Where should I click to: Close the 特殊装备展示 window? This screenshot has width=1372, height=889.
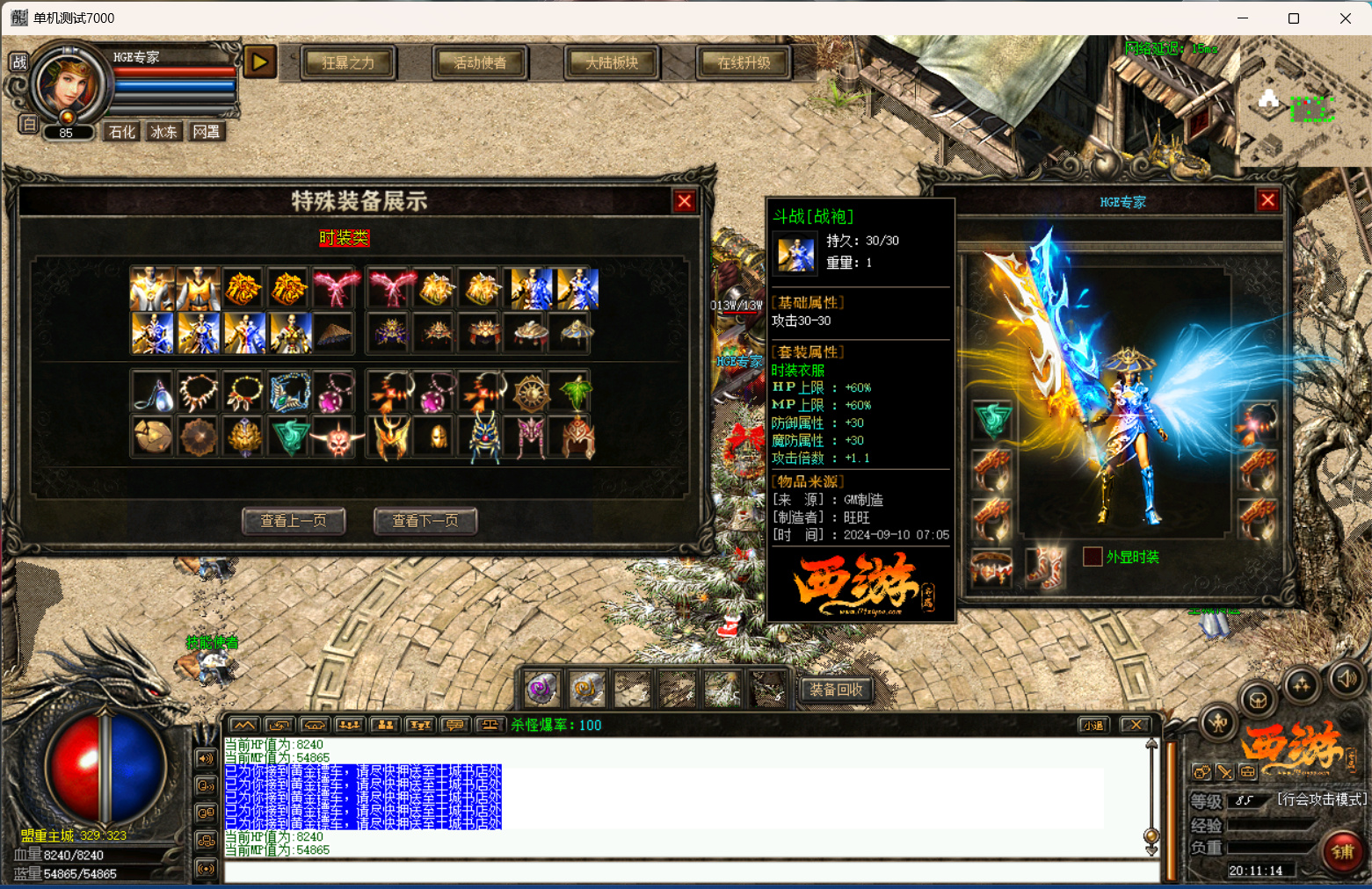point(685,202)
